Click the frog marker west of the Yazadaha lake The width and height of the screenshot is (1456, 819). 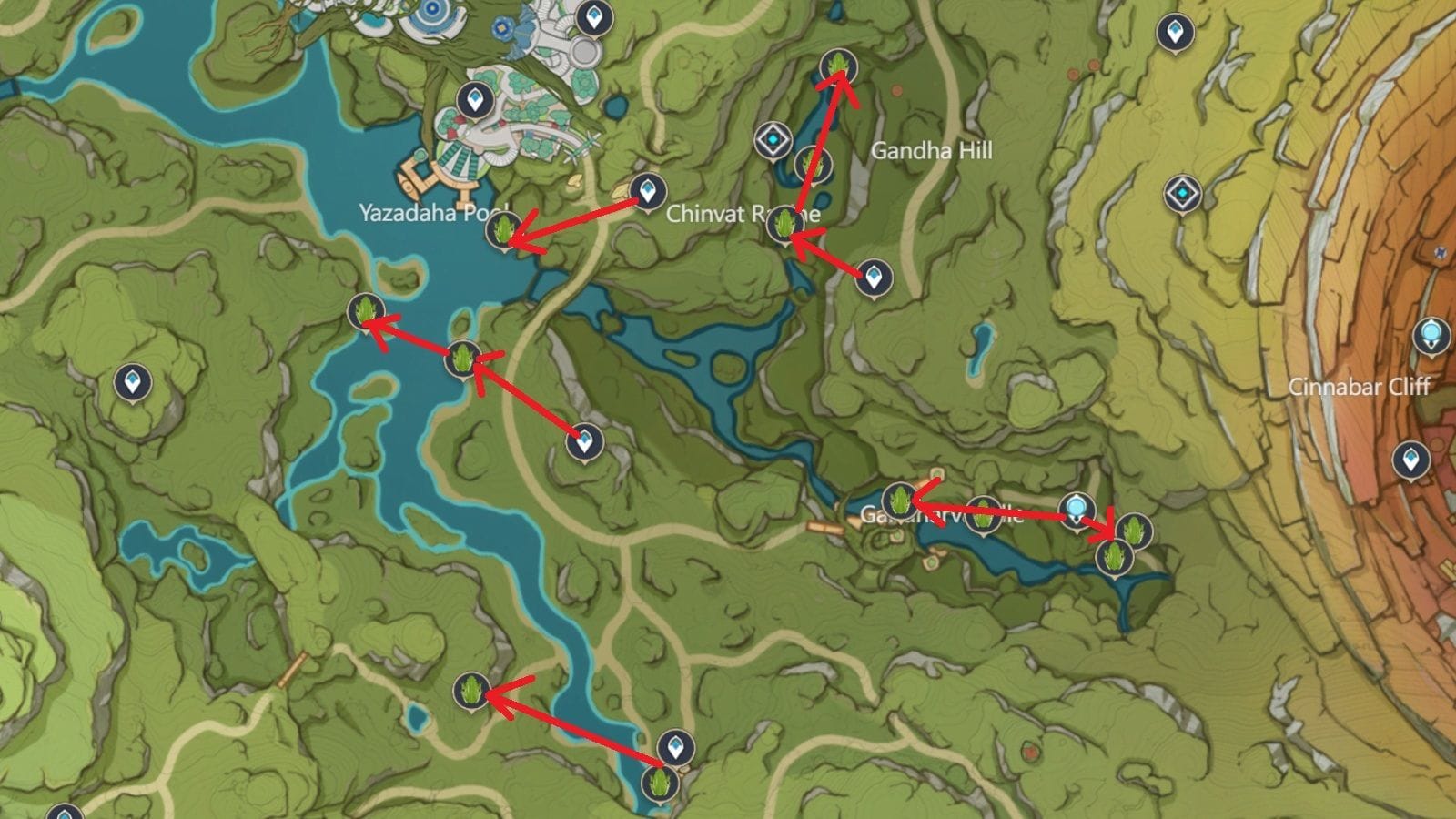364,311
